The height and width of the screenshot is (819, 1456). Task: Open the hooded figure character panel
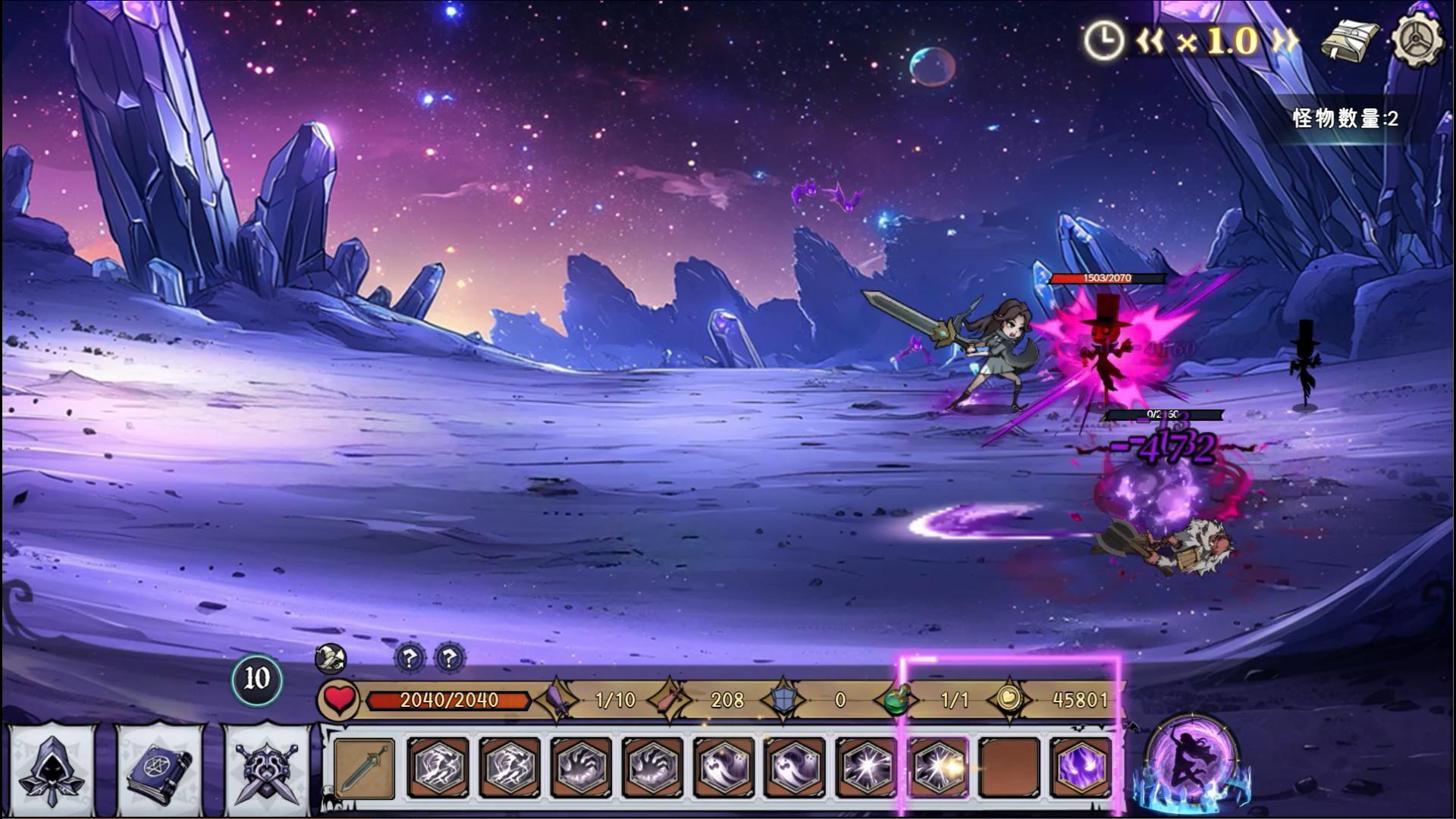tap(52, 767)
